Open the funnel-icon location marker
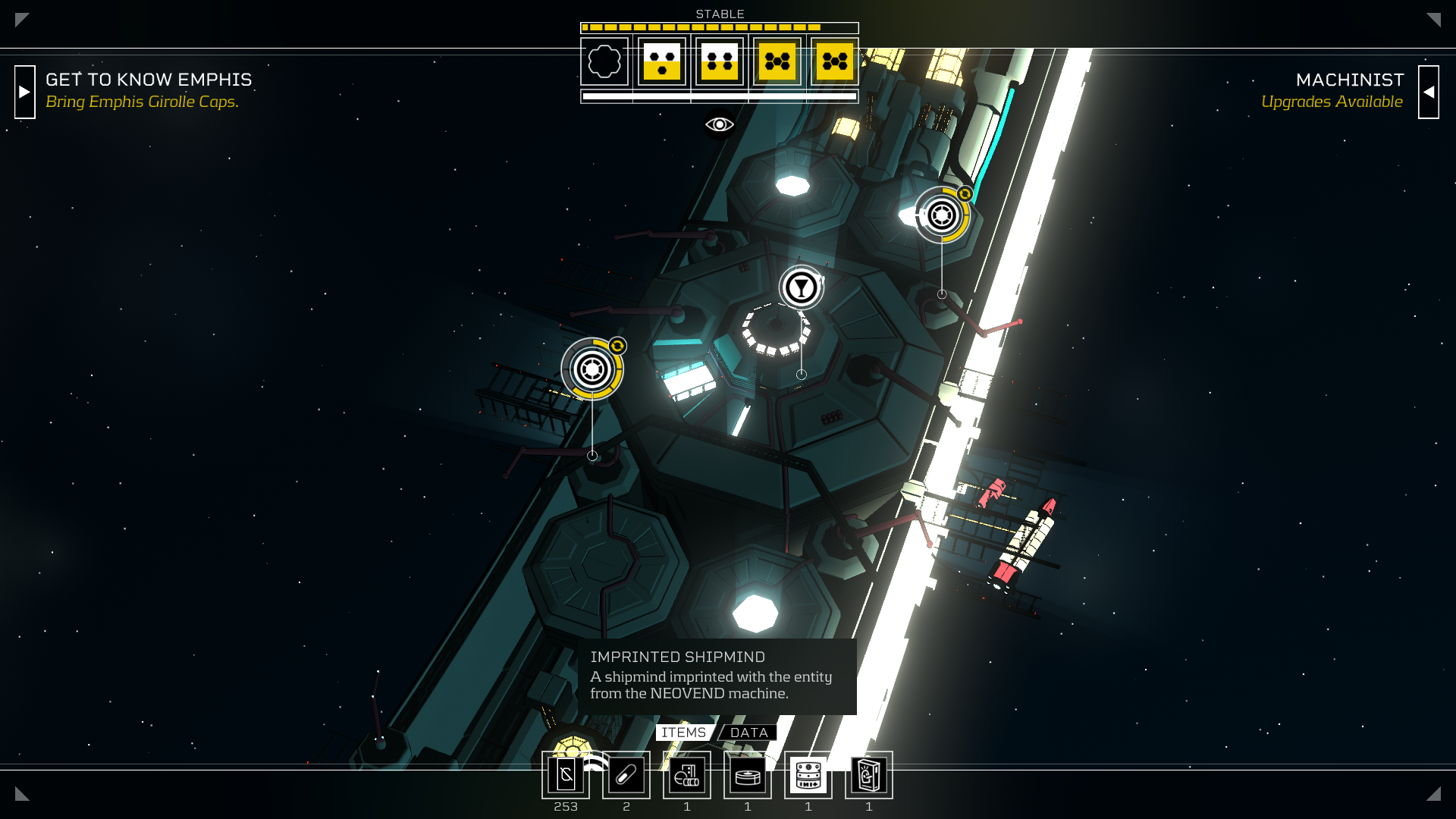 (801, 287)
